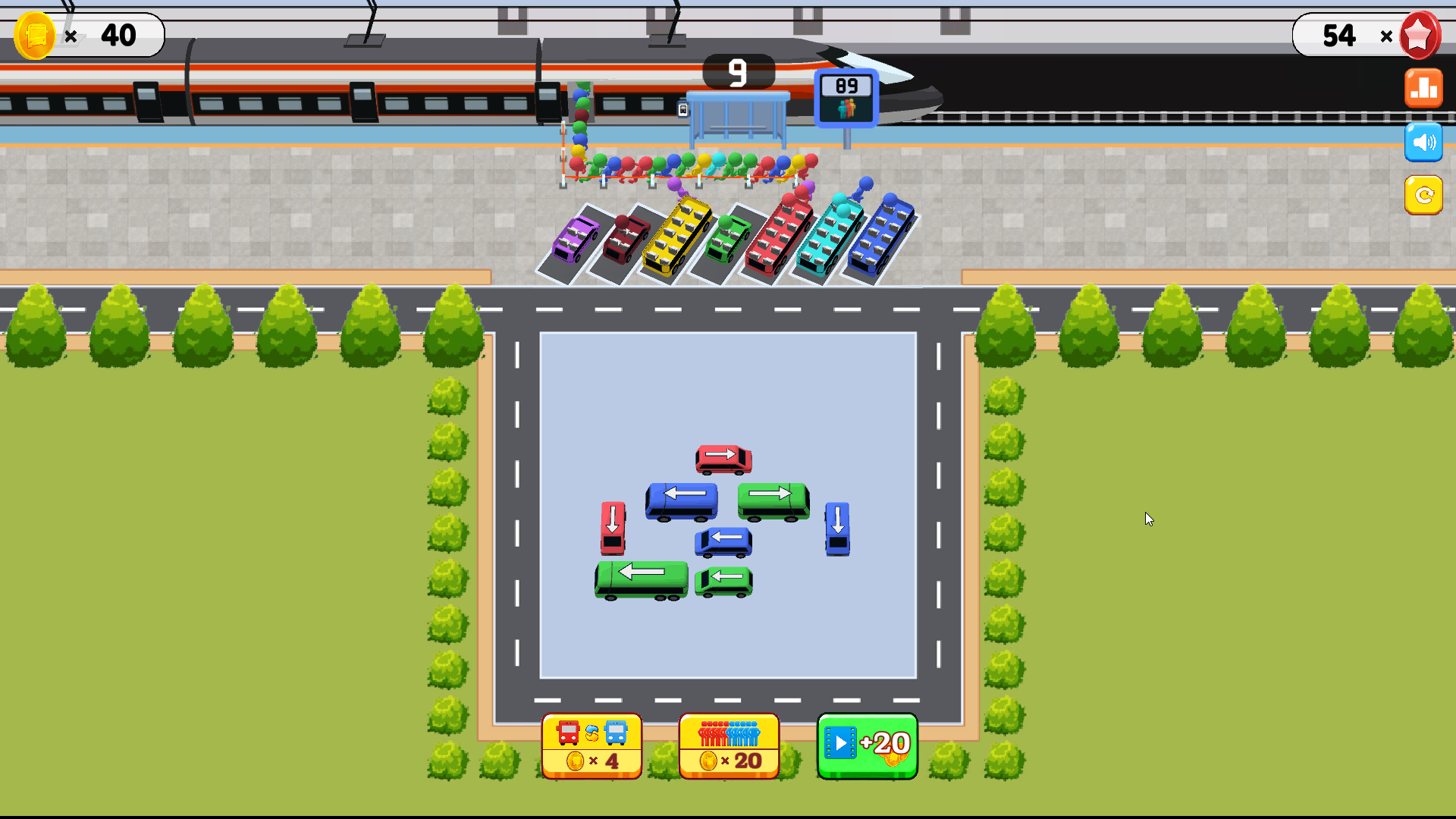Select the purple parked bus
This screenshot has height=819, width=1456.
pos(574,241)
